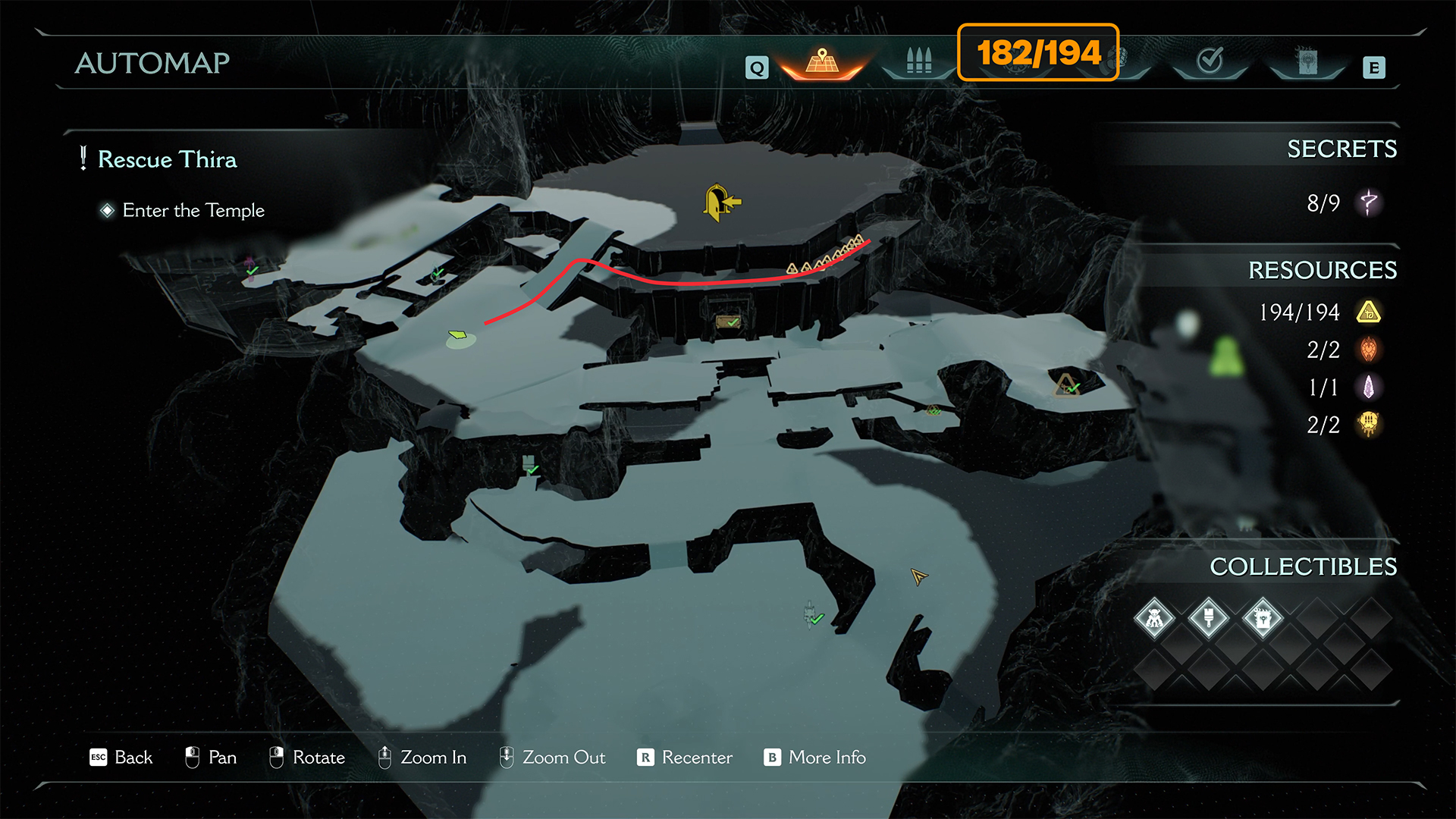Open the bullets arsenal tab
The height and width of the screenshot is (819, 1456).
click(918, 61)
